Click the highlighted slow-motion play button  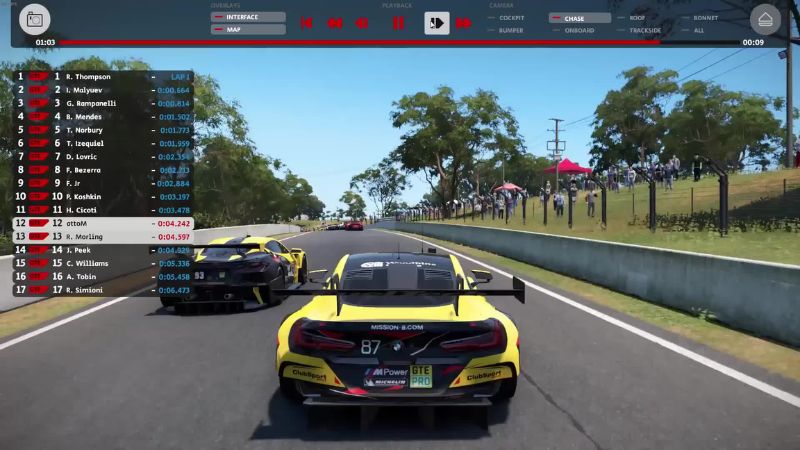(x=436, y=23)
